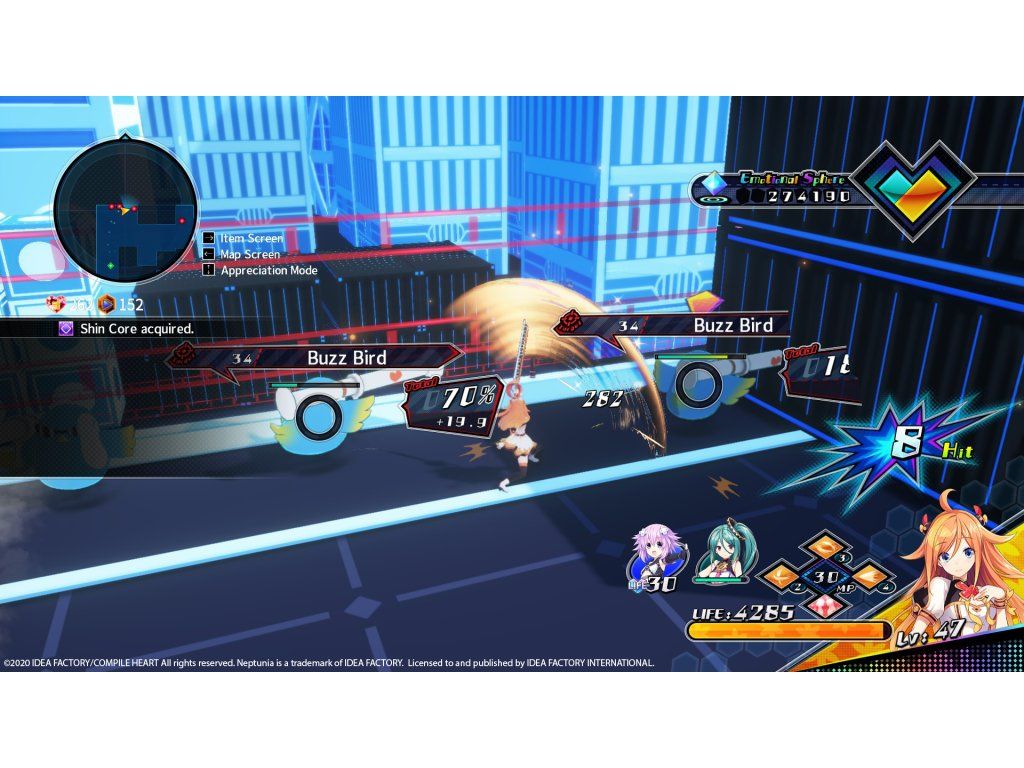Open the Item Screen
The height and width of the screenshot is (768, 1024).
[251, 239]
